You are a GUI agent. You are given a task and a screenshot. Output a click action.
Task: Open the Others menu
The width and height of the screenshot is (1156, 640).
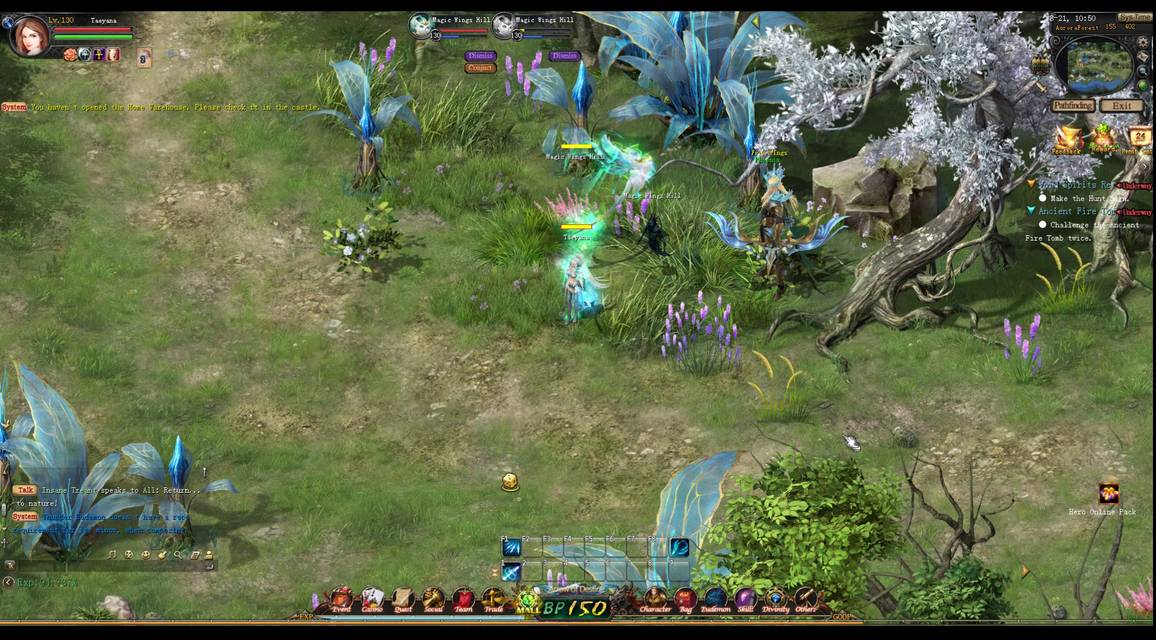tap(806, 601)
